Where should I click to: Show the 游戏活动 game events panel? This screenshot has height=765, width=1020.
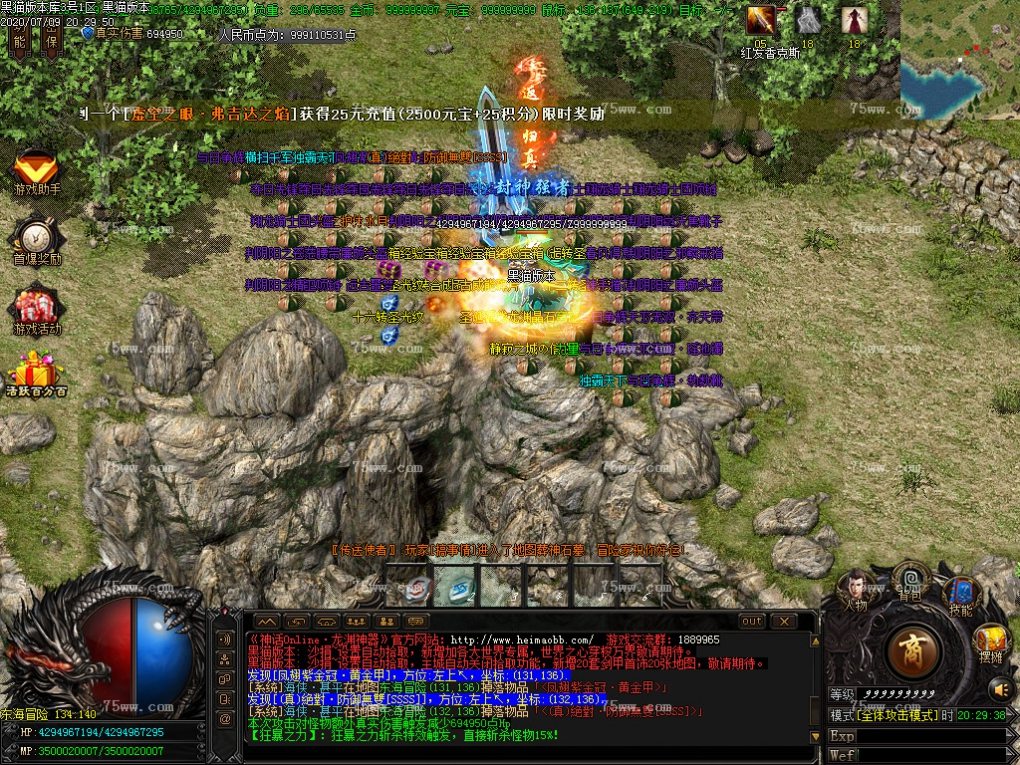pos(36,310)
